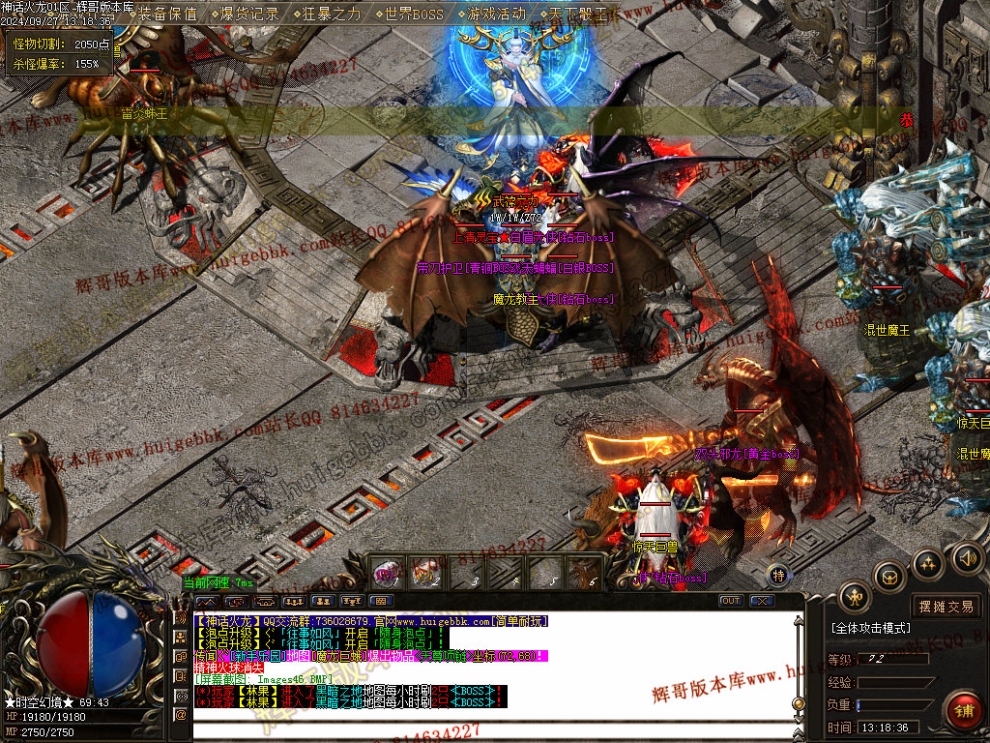Open the bag round icon button
This screenshot has height=743, width=990.
890,576
